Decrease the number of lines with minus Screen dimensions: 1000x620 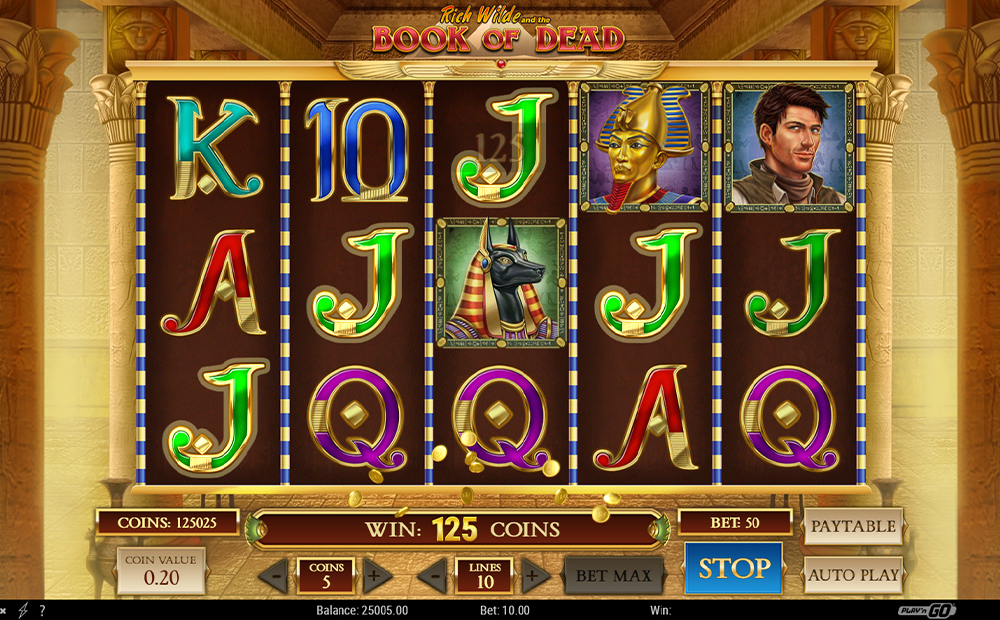pyautogui.click(x=433, y=575)
